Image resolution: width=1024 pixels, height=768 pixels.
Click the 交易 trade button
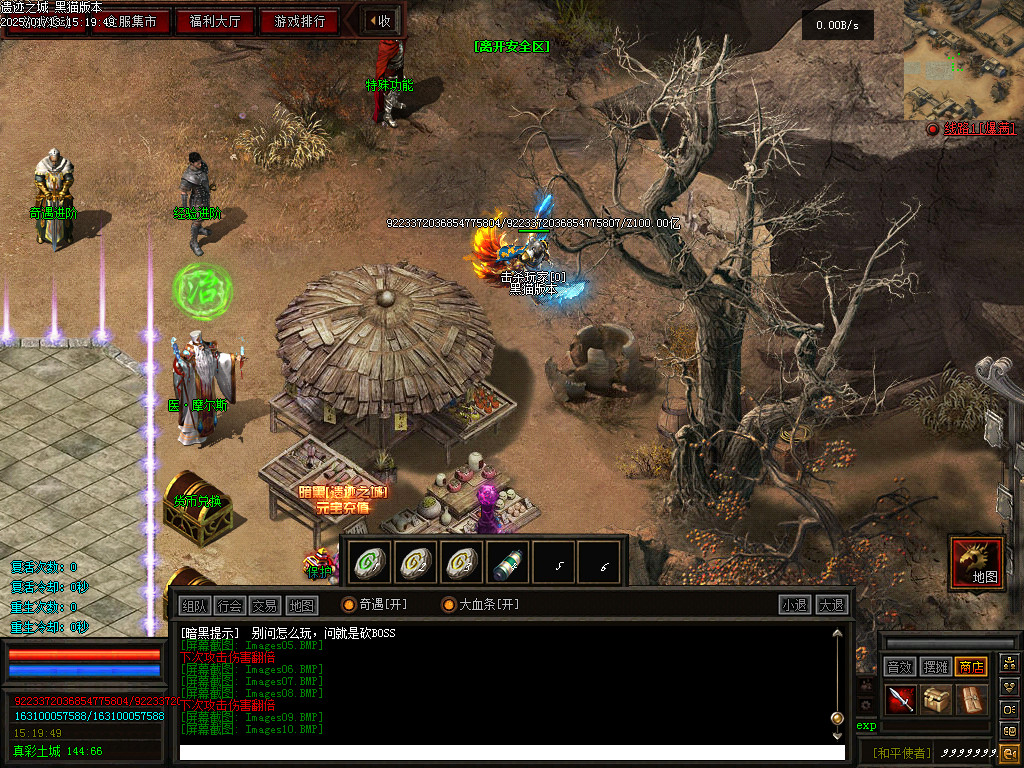point(265,605)
